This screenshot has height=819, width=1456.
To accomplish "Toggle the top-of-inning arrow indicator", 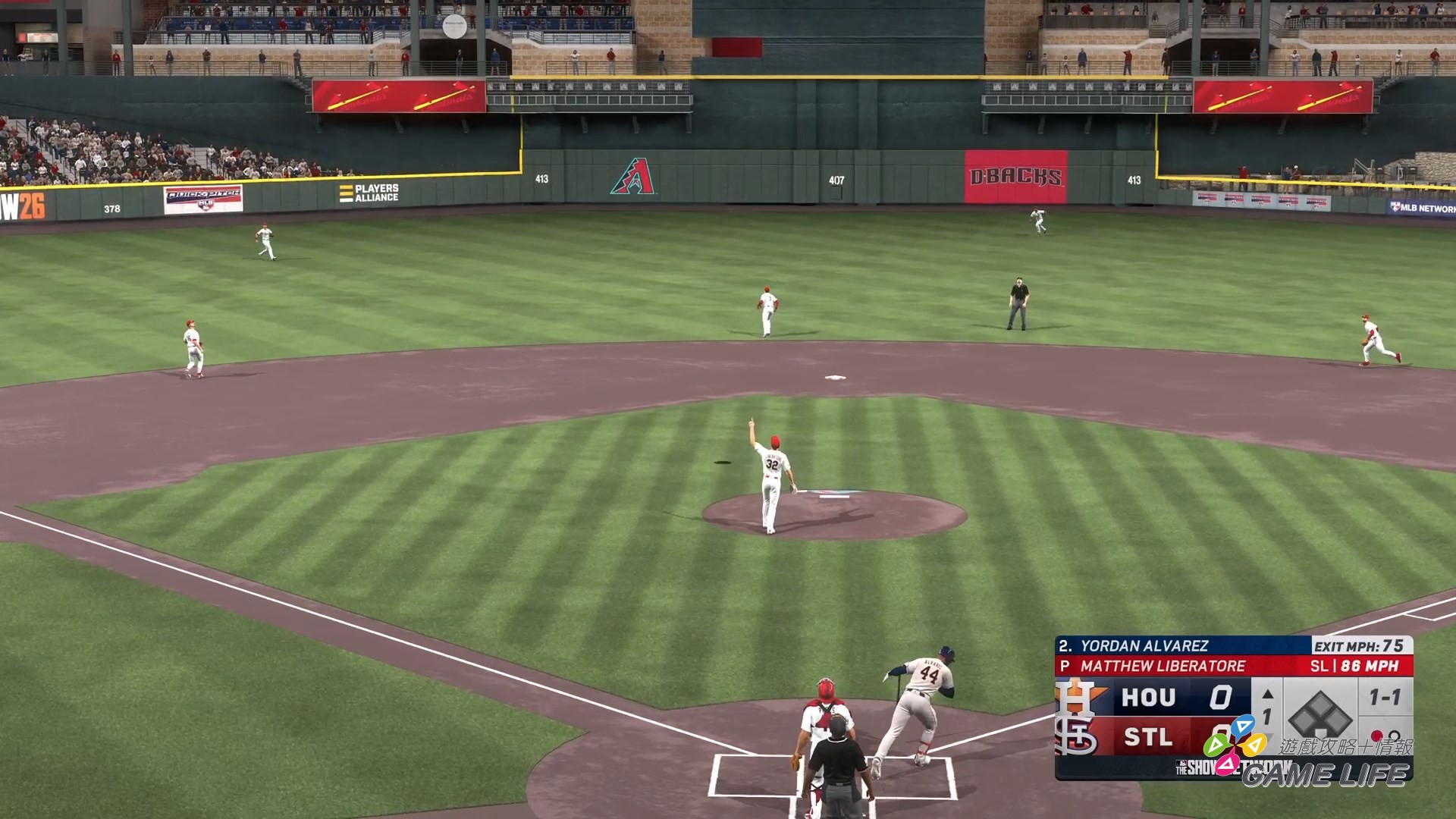I will (1266, 693).
